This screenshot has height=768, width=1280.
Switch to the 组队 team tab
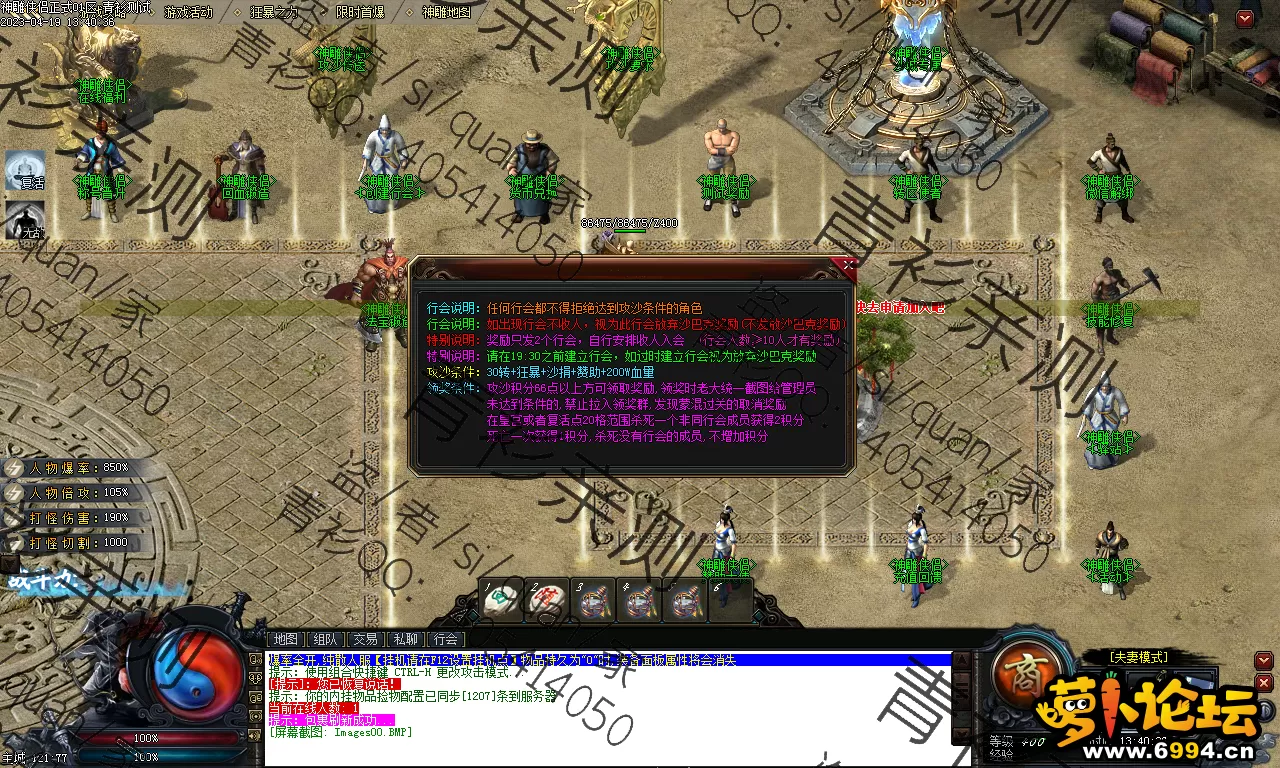tap(325, 639)
